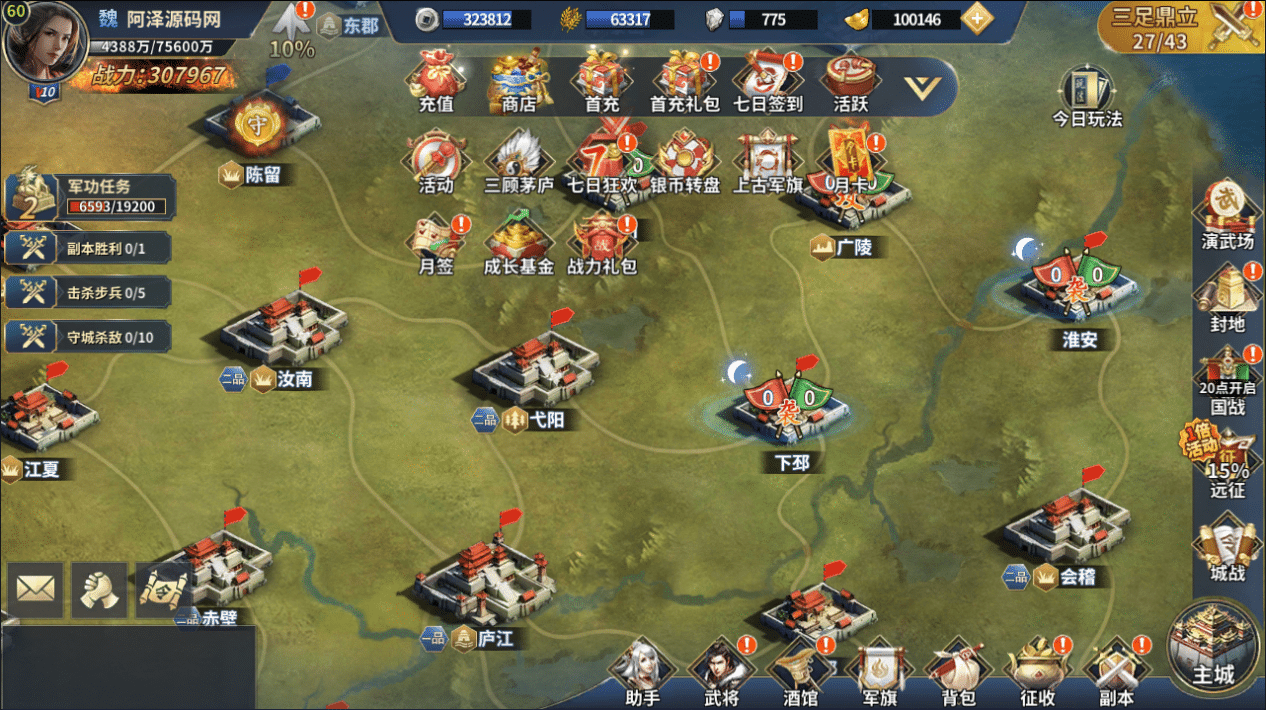The height and width of the screenshot is (710, 1266).
Task: View the 军功任务 military merit quest
Action: pos(90,196)
